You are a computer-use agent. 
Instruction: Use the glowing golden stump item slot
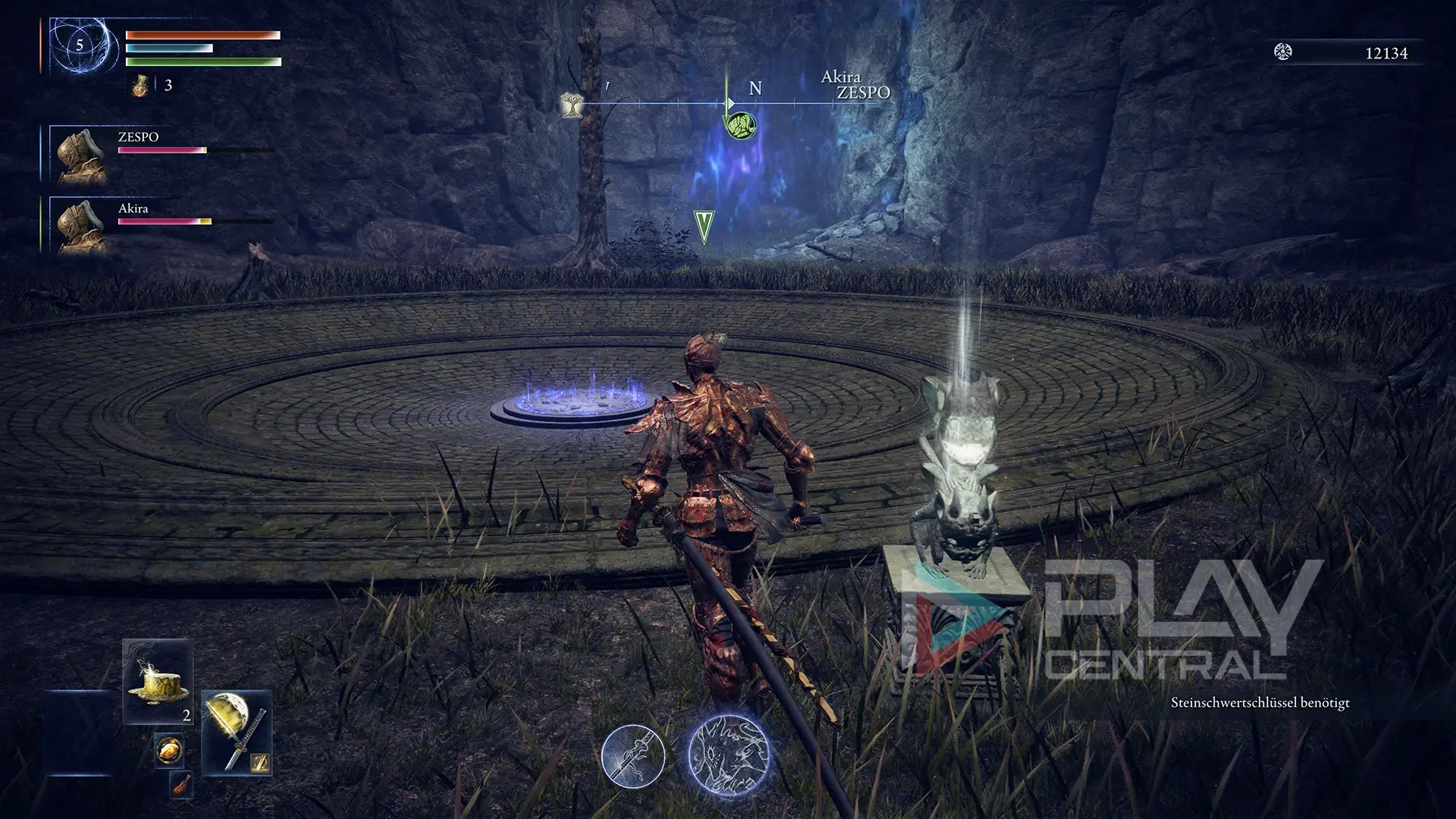point(158,680)
